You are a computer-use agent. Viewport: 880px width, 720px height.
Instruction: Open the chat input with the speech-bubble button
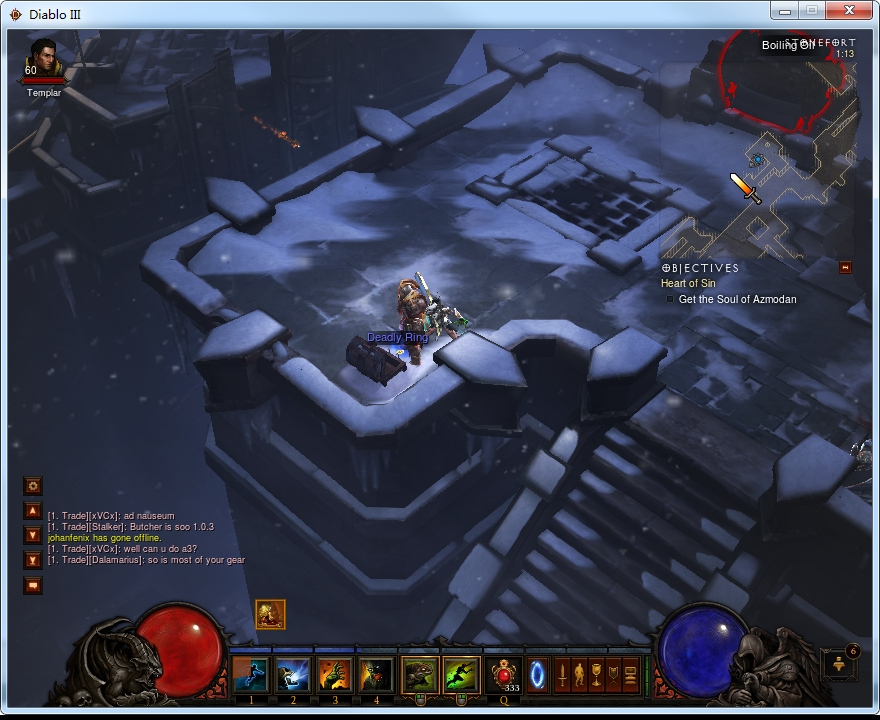(x=33, y=585)
